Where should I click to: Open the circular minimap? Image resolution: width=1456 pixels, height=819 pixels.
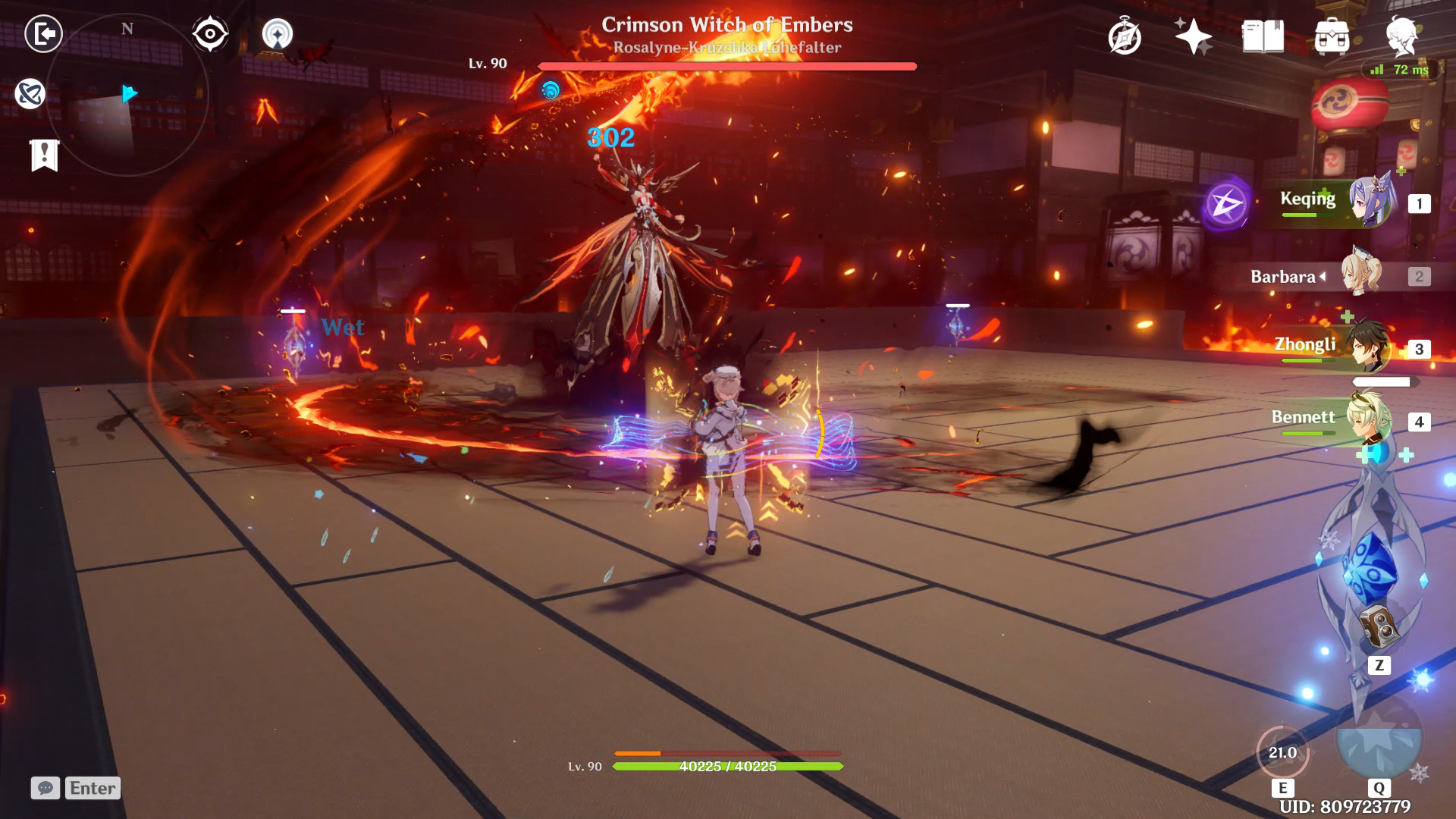[127, 95]
